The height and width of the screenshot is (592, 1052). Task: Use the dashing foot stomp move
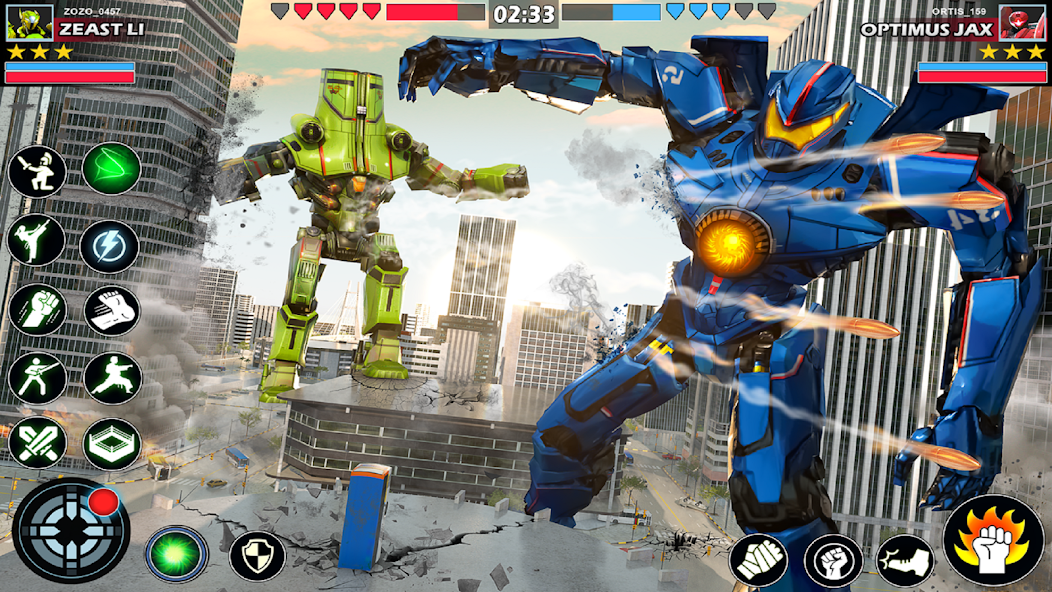[111, 310]
